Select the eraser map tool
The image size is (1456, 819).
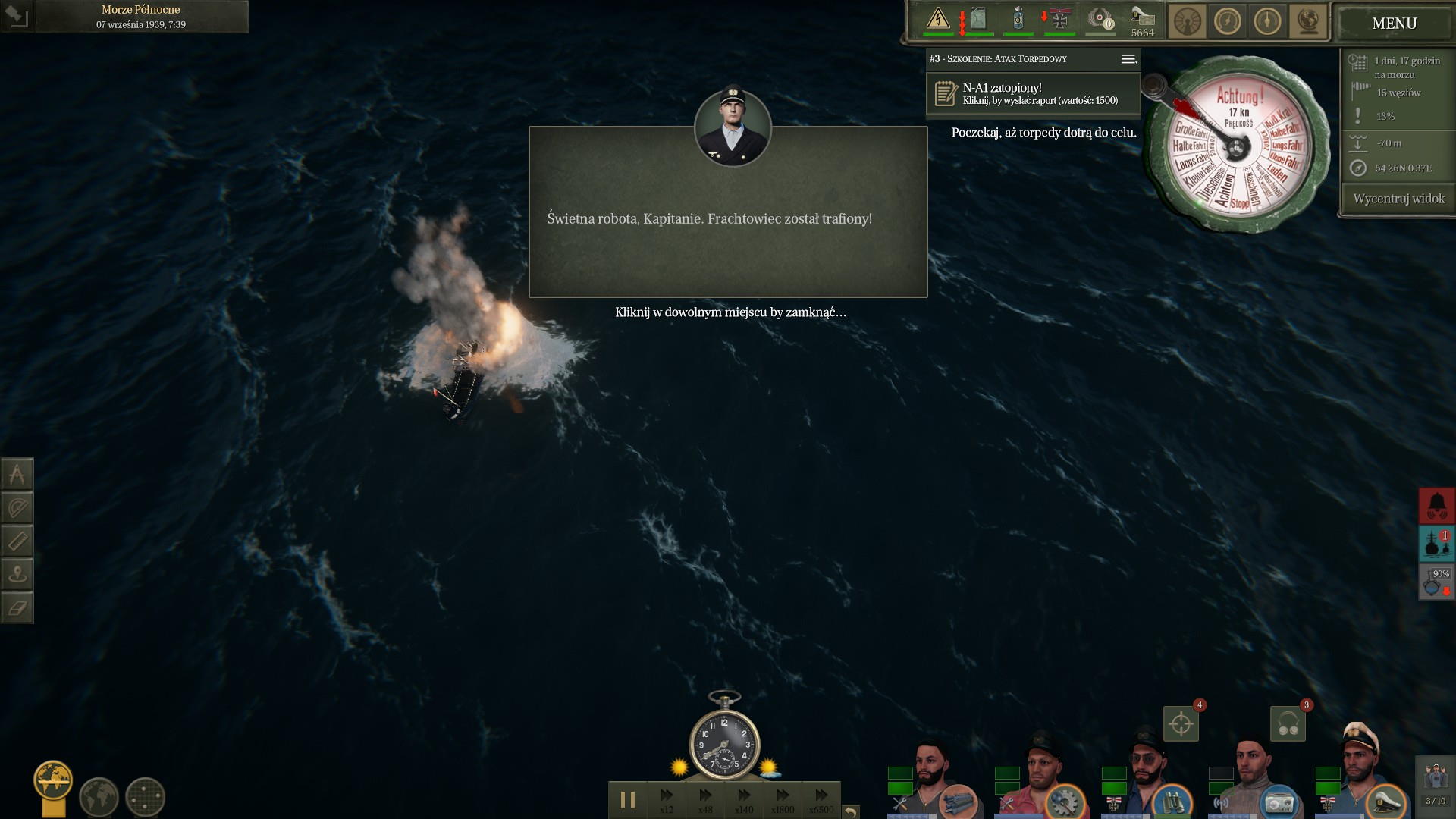17,607
